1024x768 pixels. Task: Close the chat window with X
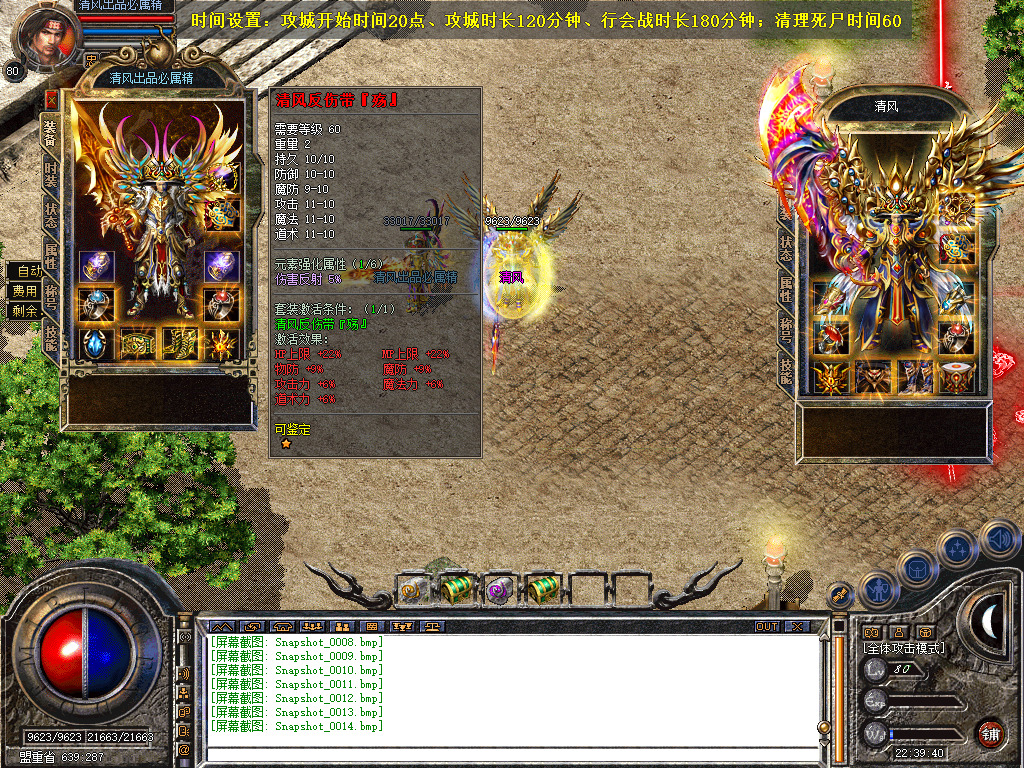click(796, 626)
